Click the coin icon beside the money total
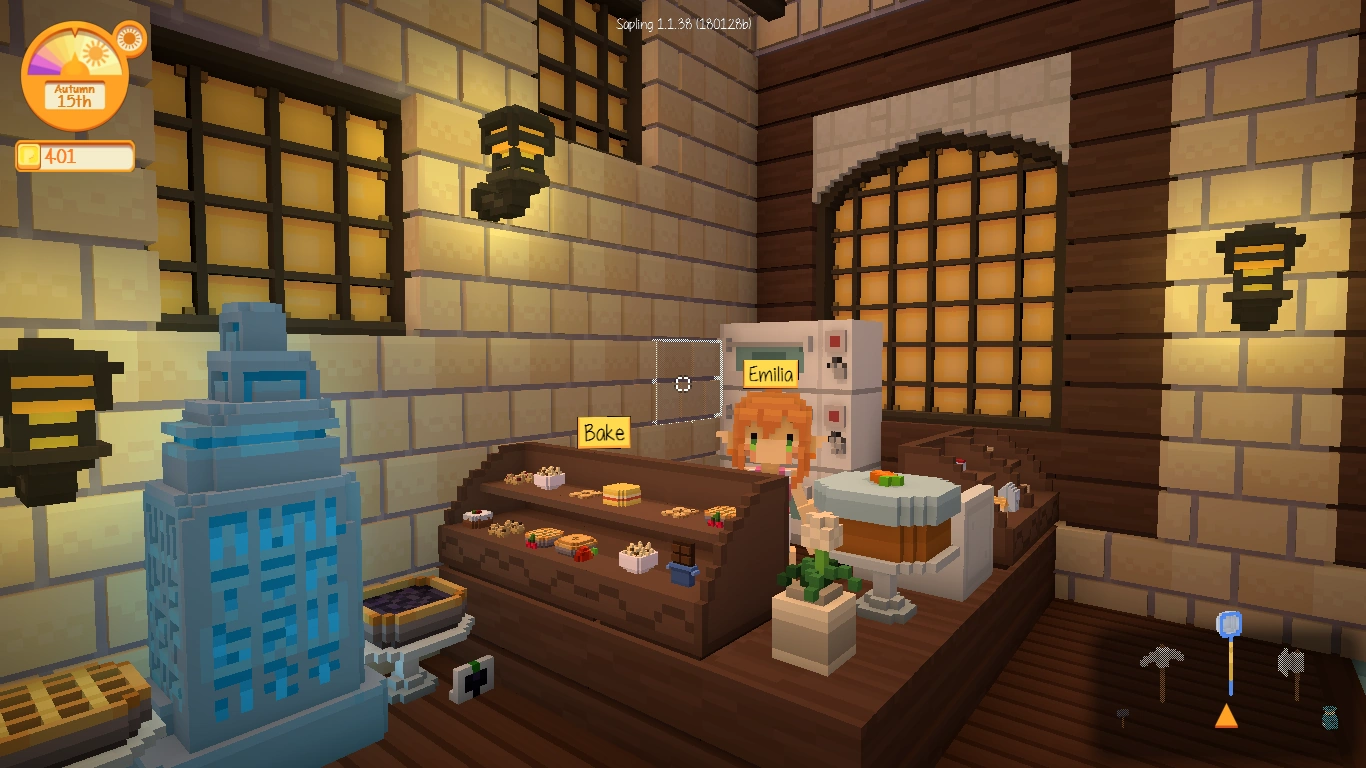 pyautogui.click(x=29, y=155)
